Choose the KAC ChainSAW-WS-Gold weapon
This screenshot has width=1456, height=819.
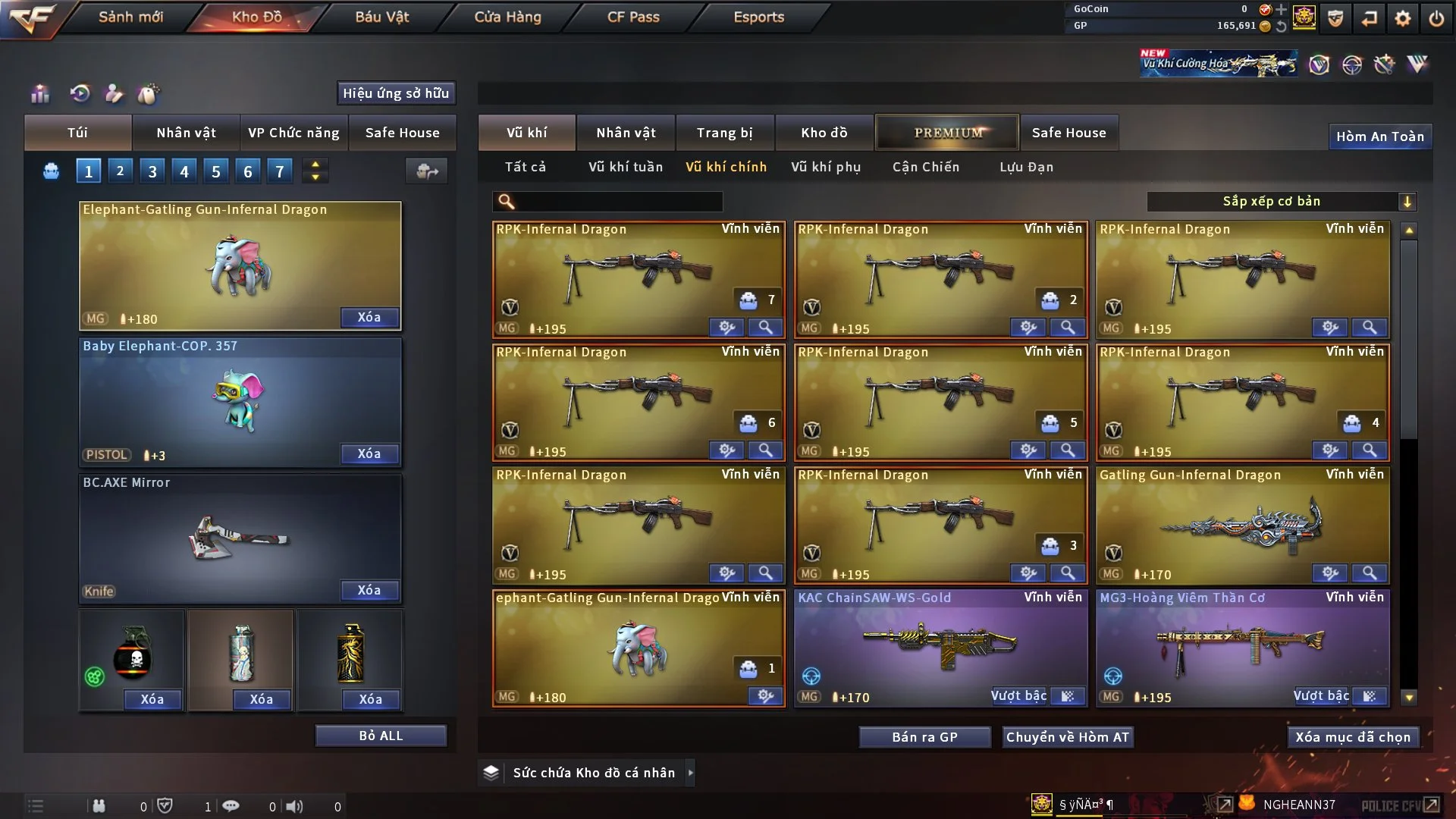(x=940, y=645)
